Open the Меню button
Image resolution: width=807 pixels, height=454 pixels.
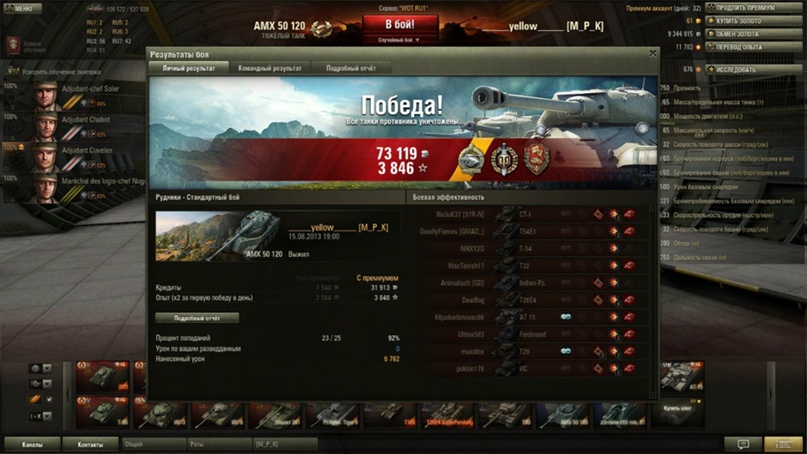22,8
